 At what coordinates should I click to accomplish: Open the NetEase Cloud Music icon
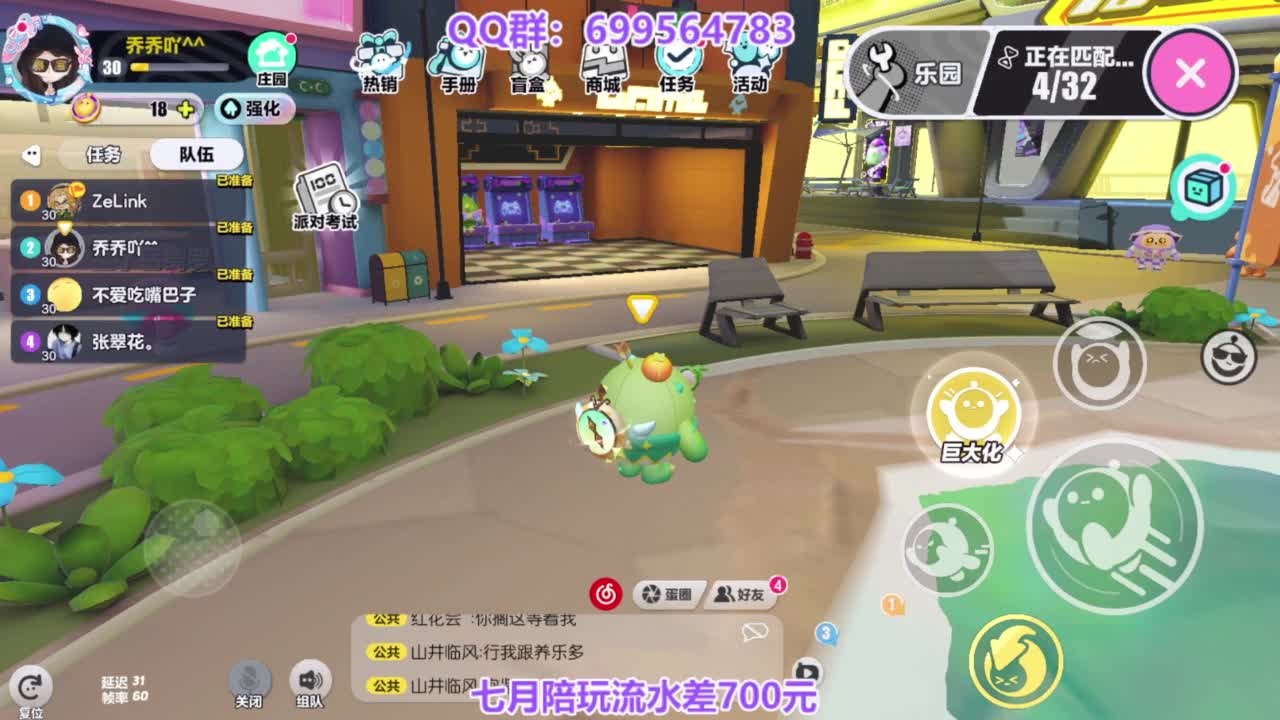(607, 592)
